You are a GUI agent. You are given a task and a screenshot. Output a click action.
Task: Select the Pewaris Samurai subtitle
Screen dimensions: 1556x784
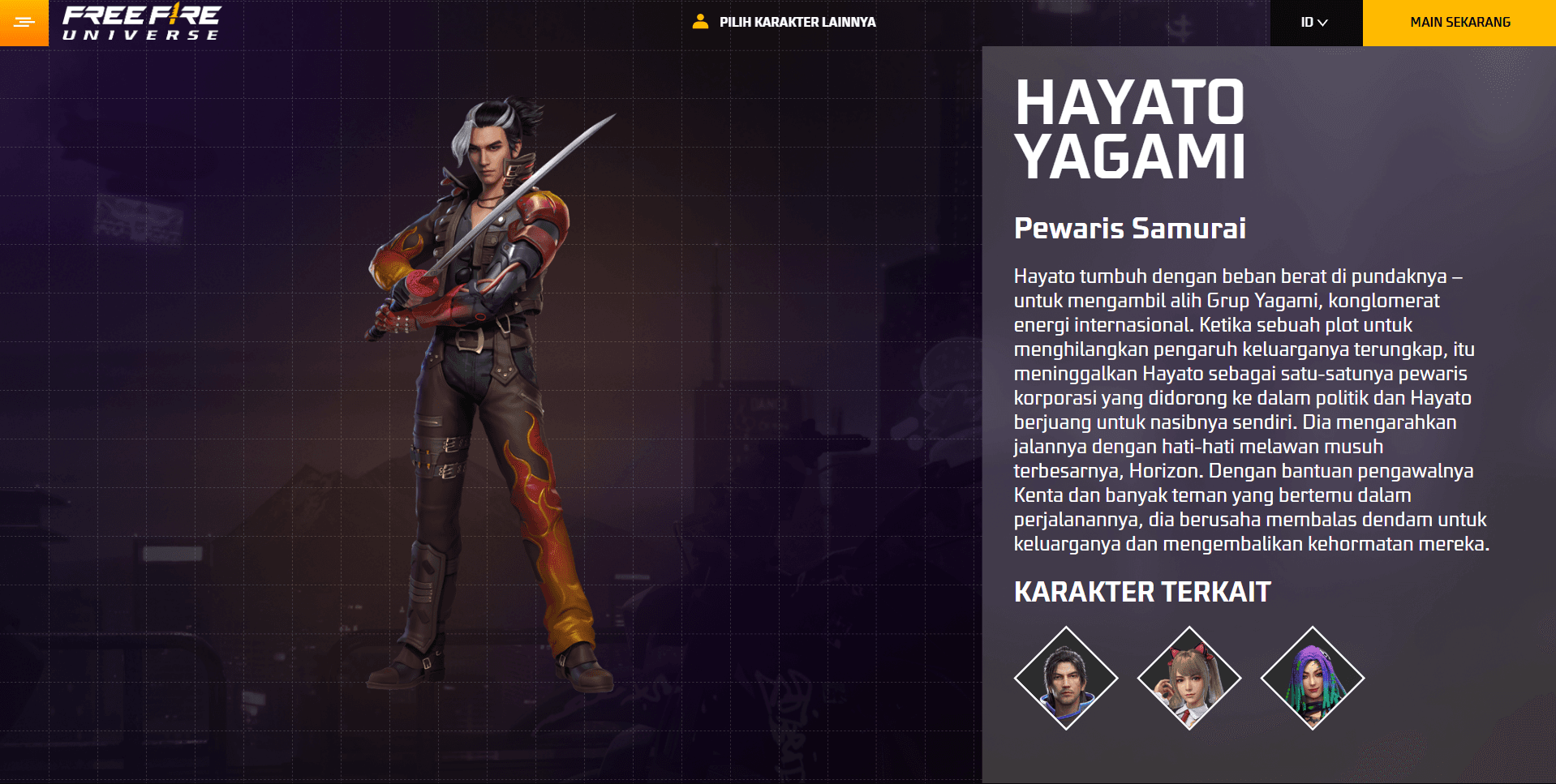(1130, 229)
